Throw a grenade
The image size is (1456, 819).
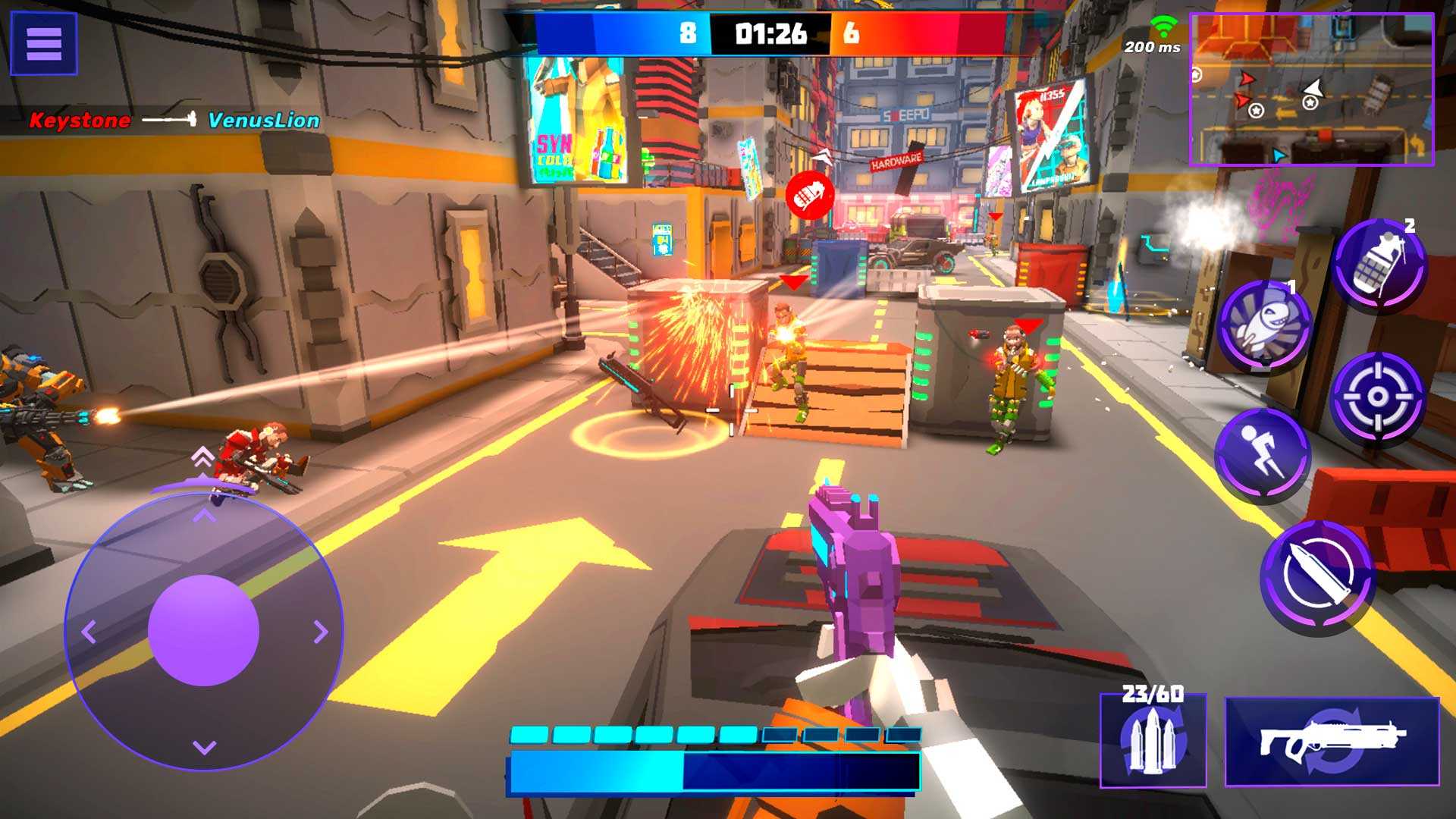coord(1379,265)
